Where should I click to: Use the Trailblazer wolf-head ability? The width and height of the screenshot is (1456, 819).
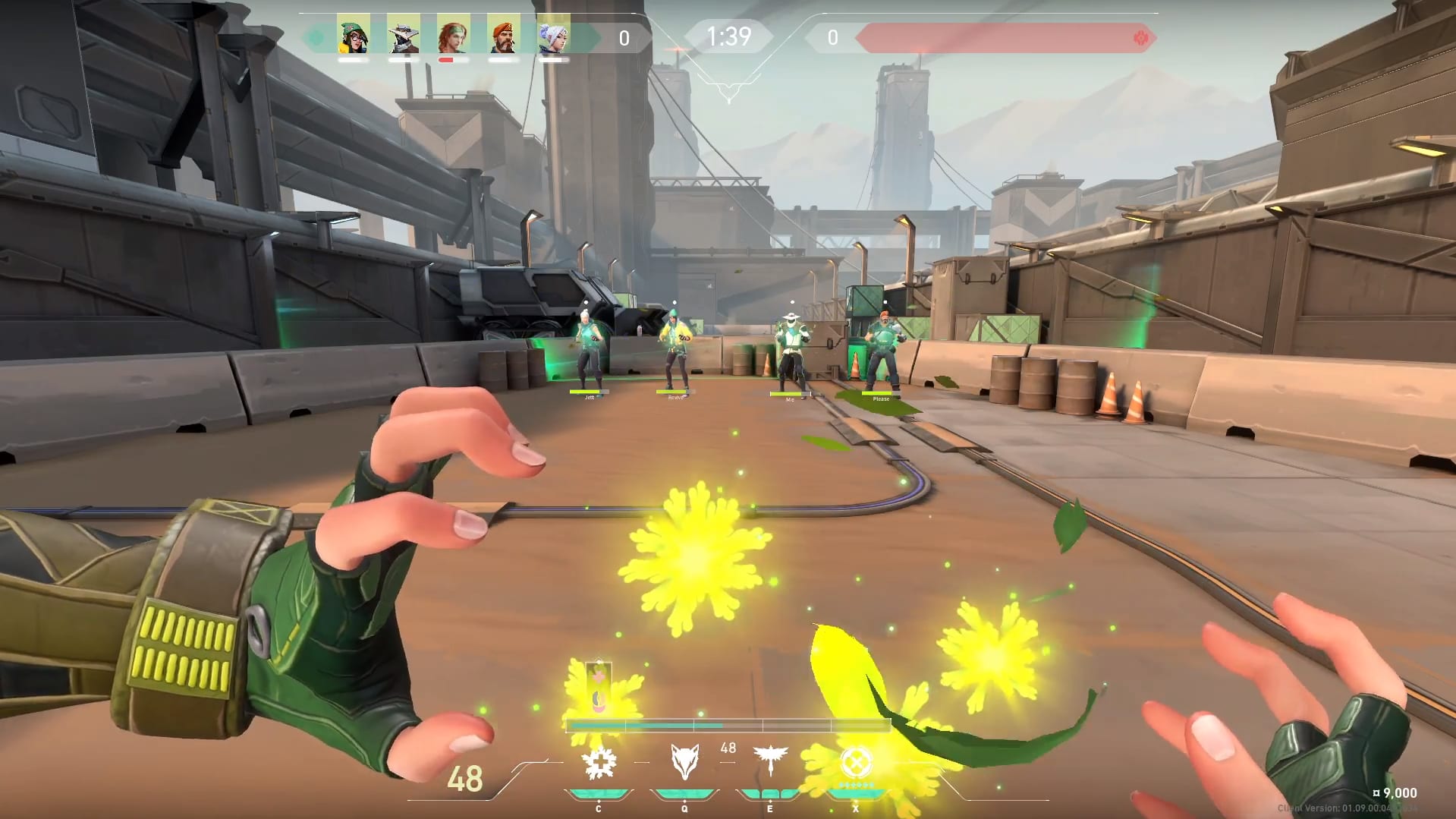point(684,761)
